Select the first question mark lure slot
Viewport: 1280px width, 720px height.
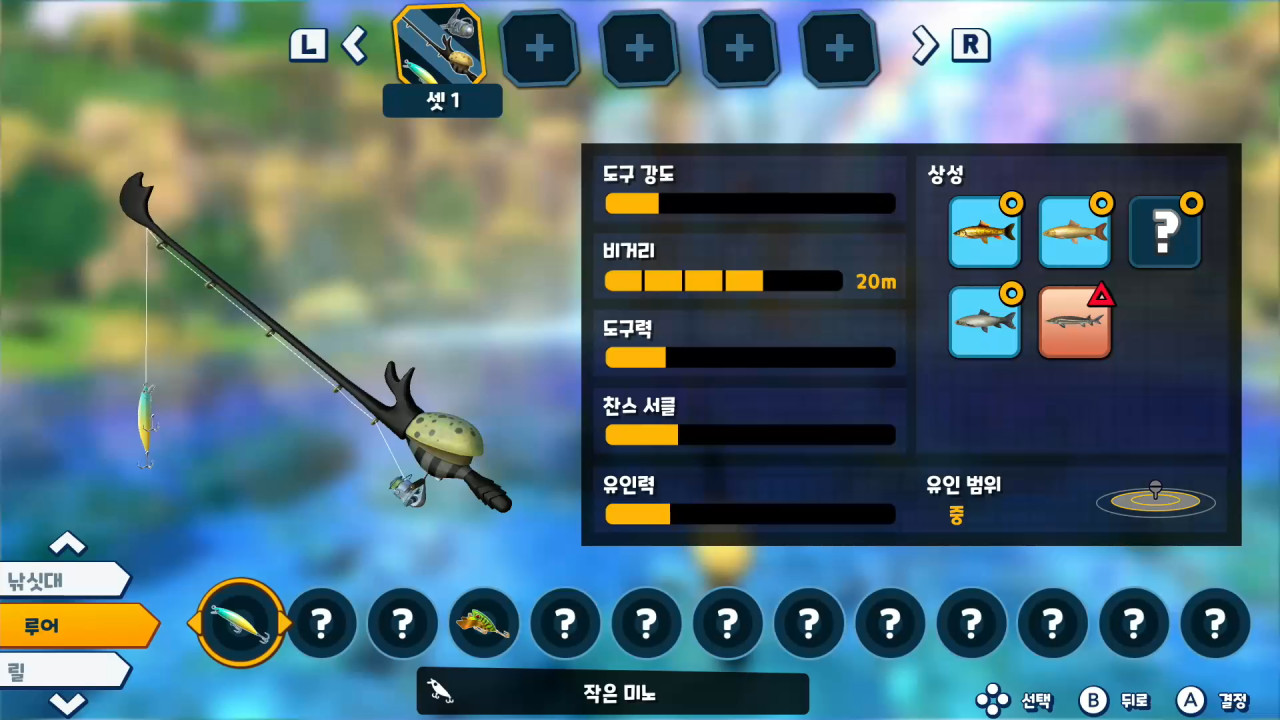coord(320,622)
